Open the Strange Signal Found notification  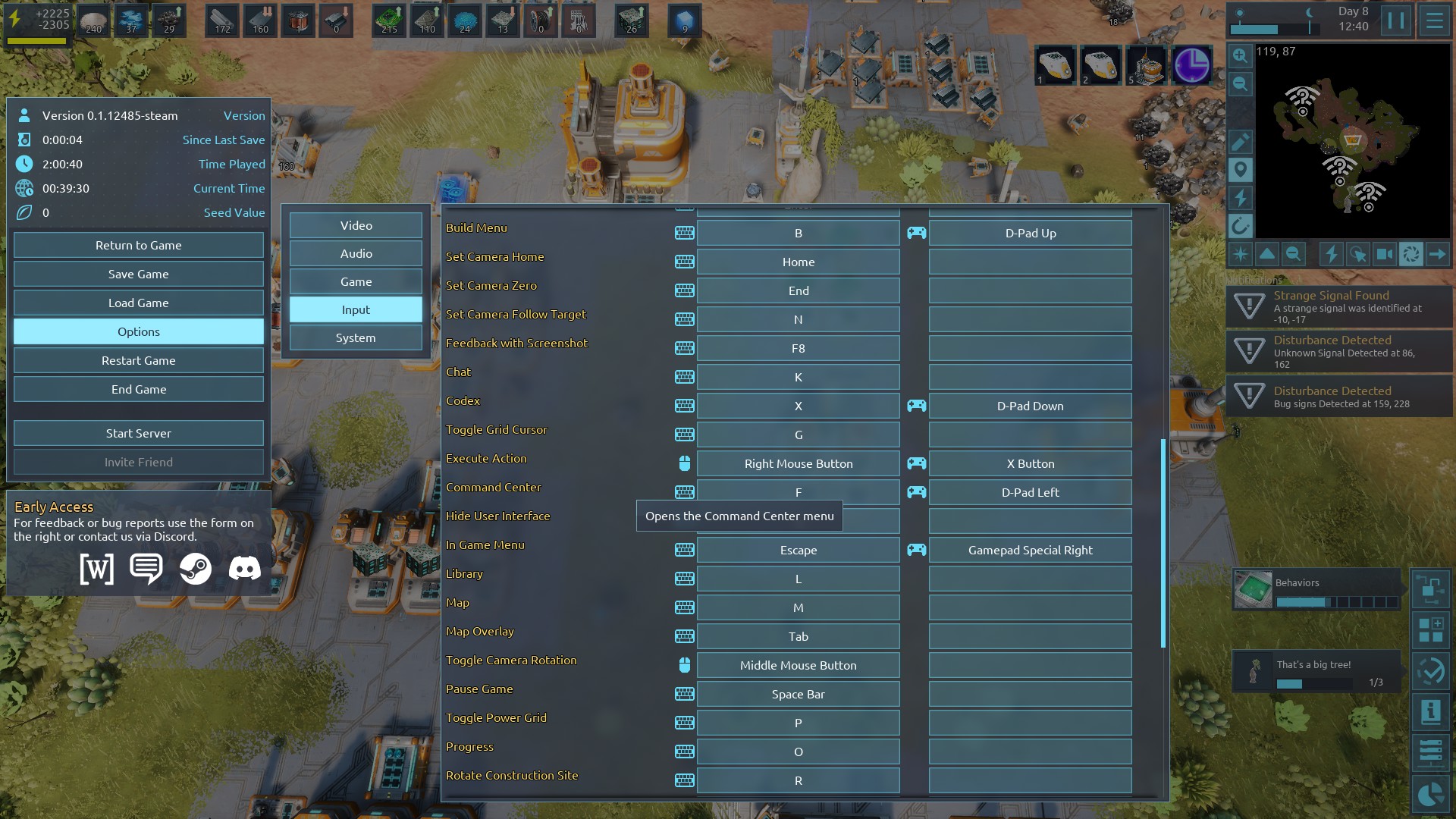1338,307
